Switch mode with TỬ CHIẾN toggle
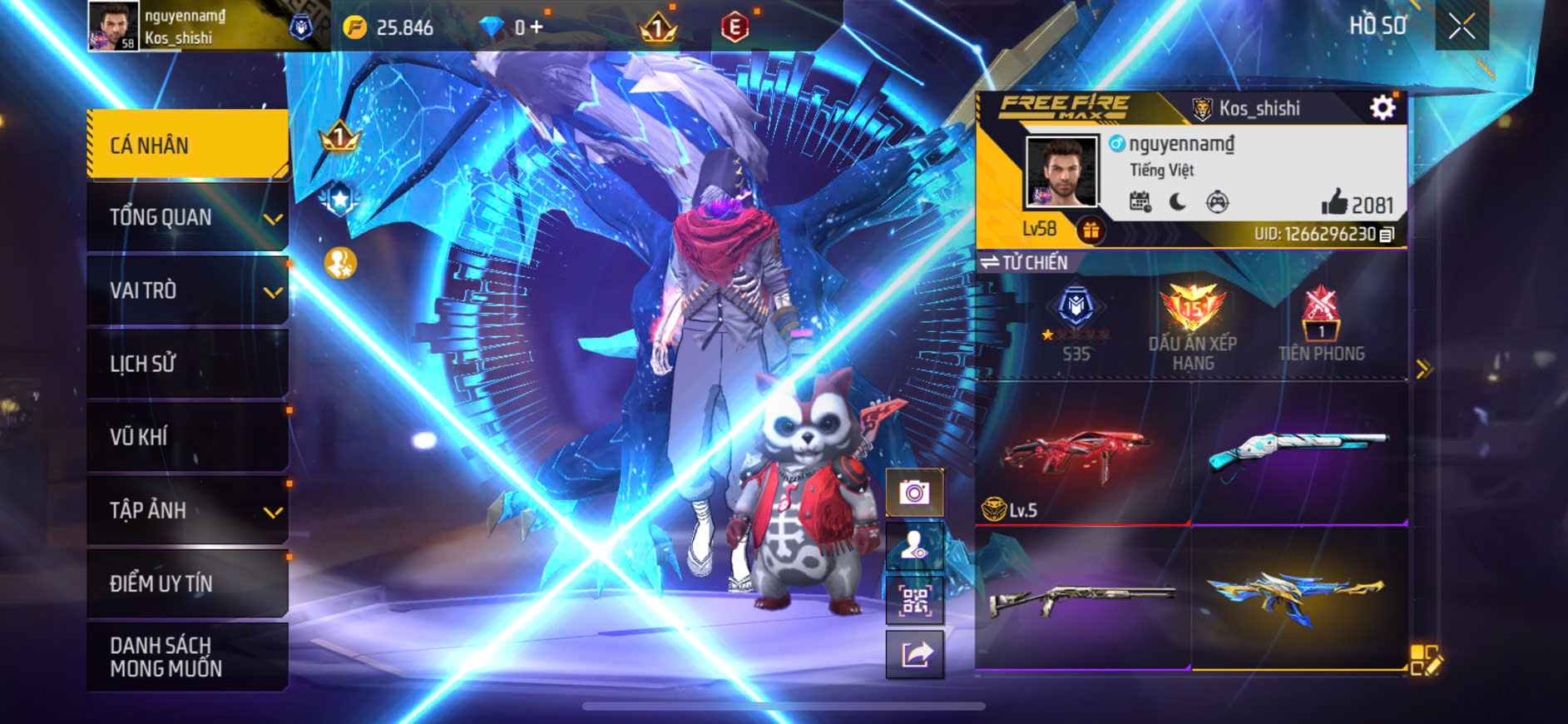Screen dimensions: 1568x724 coord(1024,263)
